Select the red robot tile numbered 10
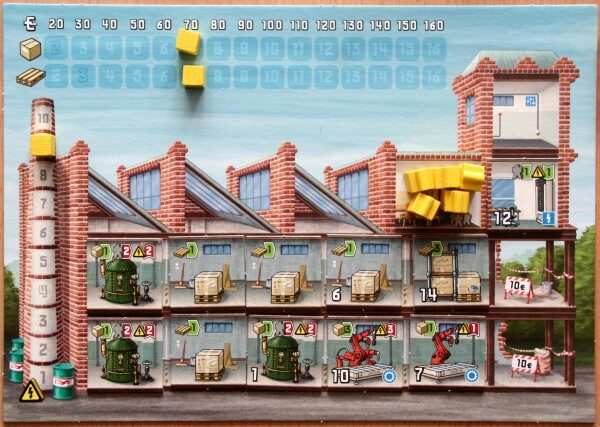 (x=366, y=352)
